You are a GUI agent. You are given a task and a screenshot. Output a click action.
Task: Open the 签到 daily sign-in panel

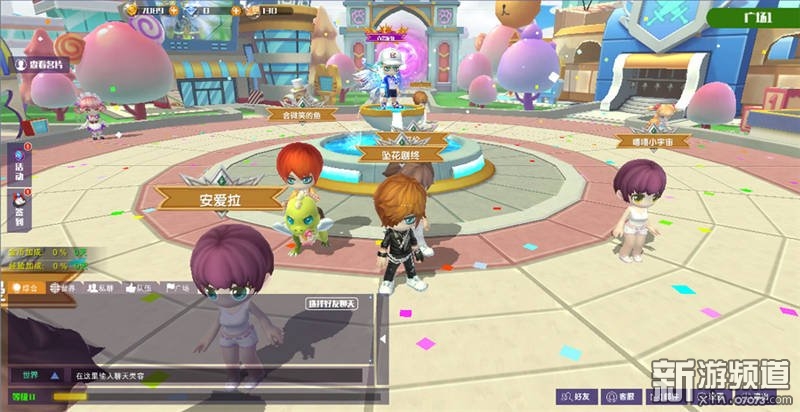pyautogui.click(x=18, y=209)
